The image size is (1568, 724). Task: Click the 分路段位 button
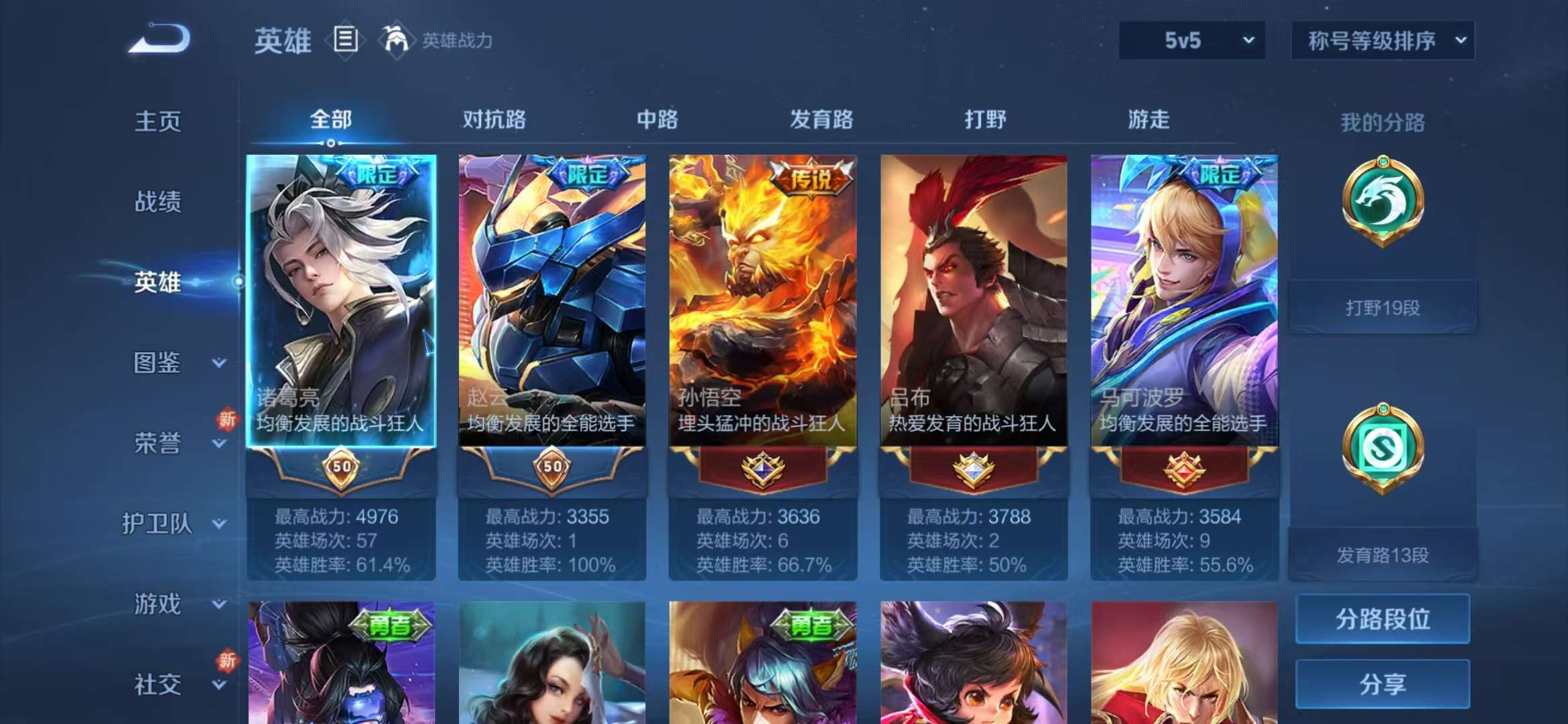pos(1382,619)
